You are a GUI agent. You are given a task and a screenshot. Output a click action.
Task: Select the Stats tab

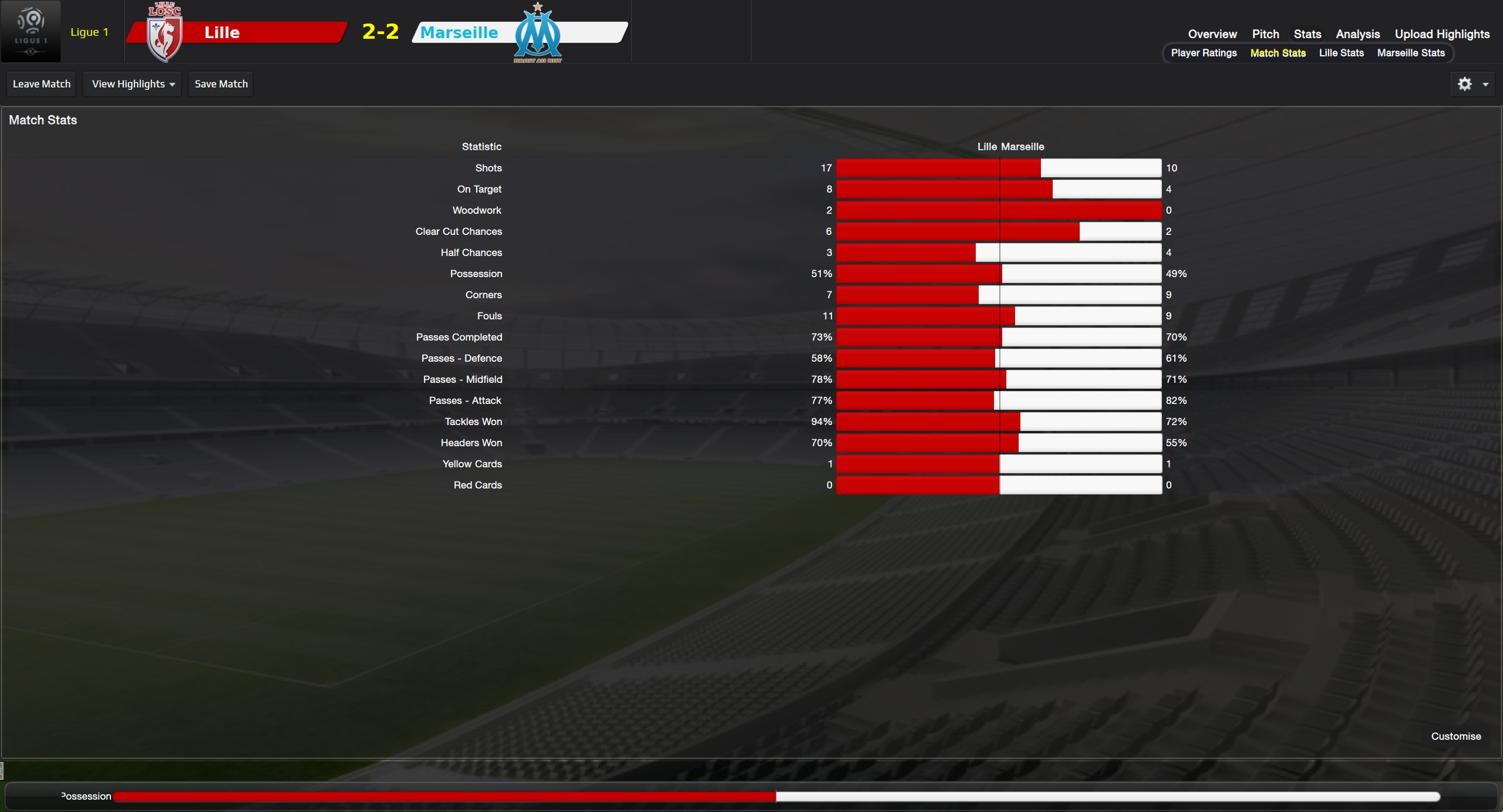pyautogui.click(x=1307, y=34)
